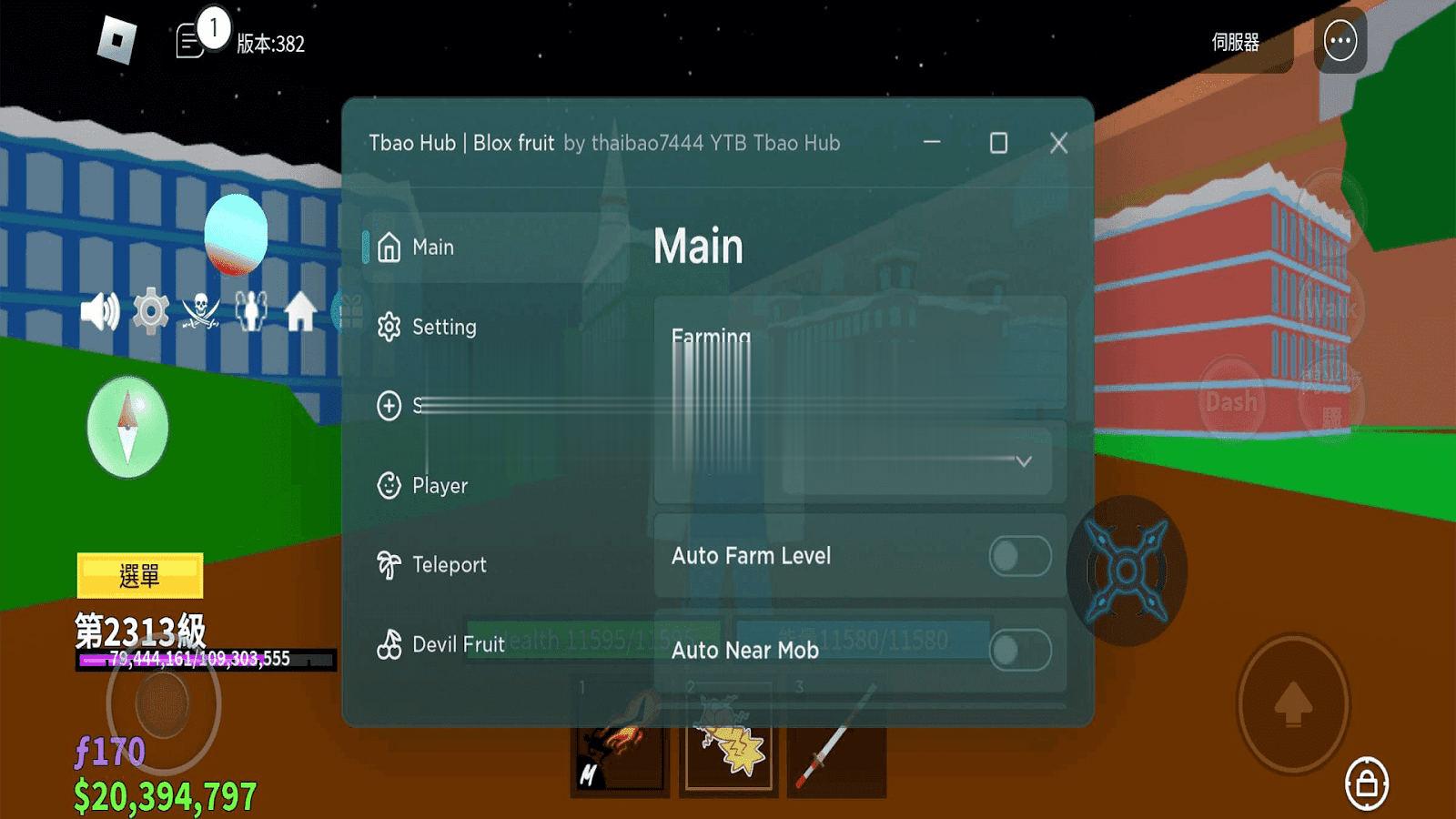
Task: Open the Roblox chat icon
Action: pos(190,42)
